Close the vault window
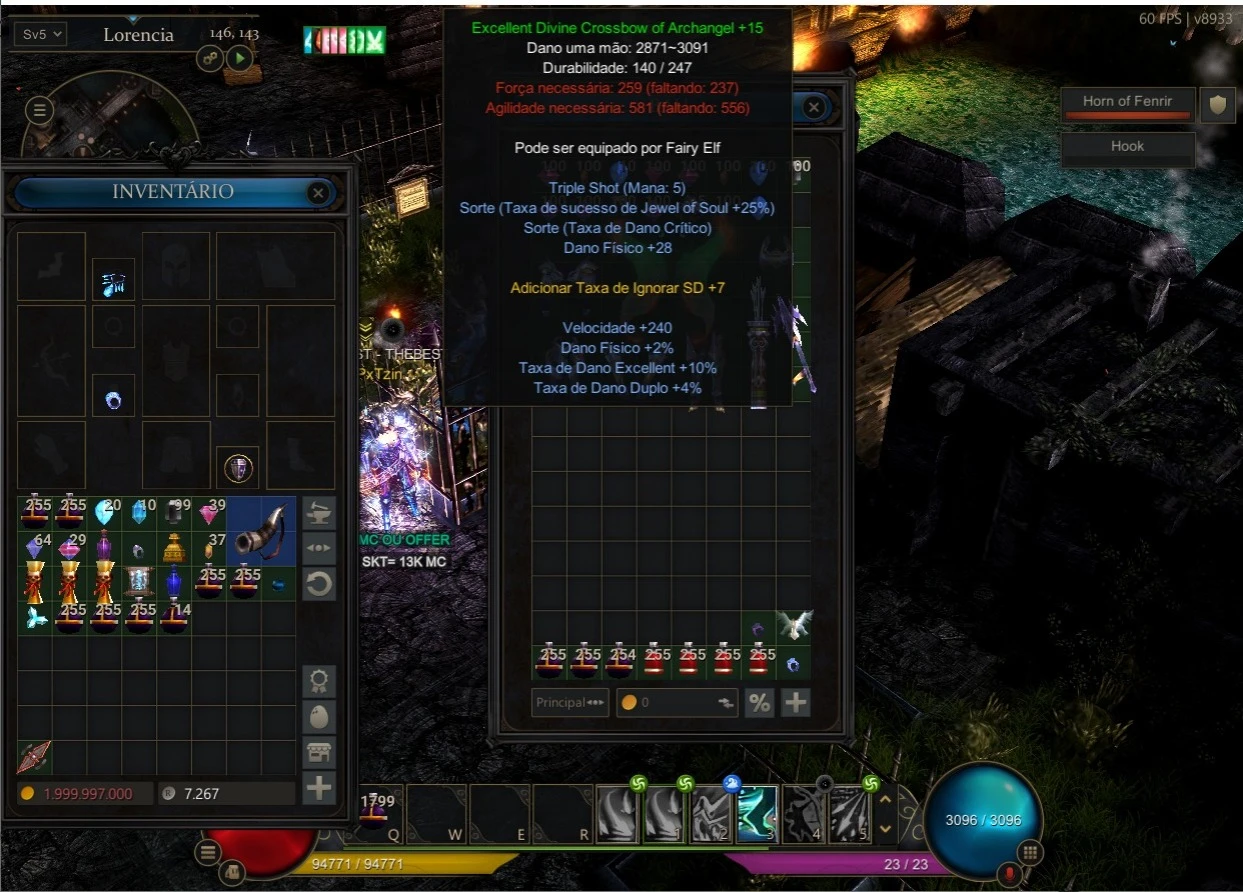The width and height of the screenshot is (1243, 892). click(814, 107)
